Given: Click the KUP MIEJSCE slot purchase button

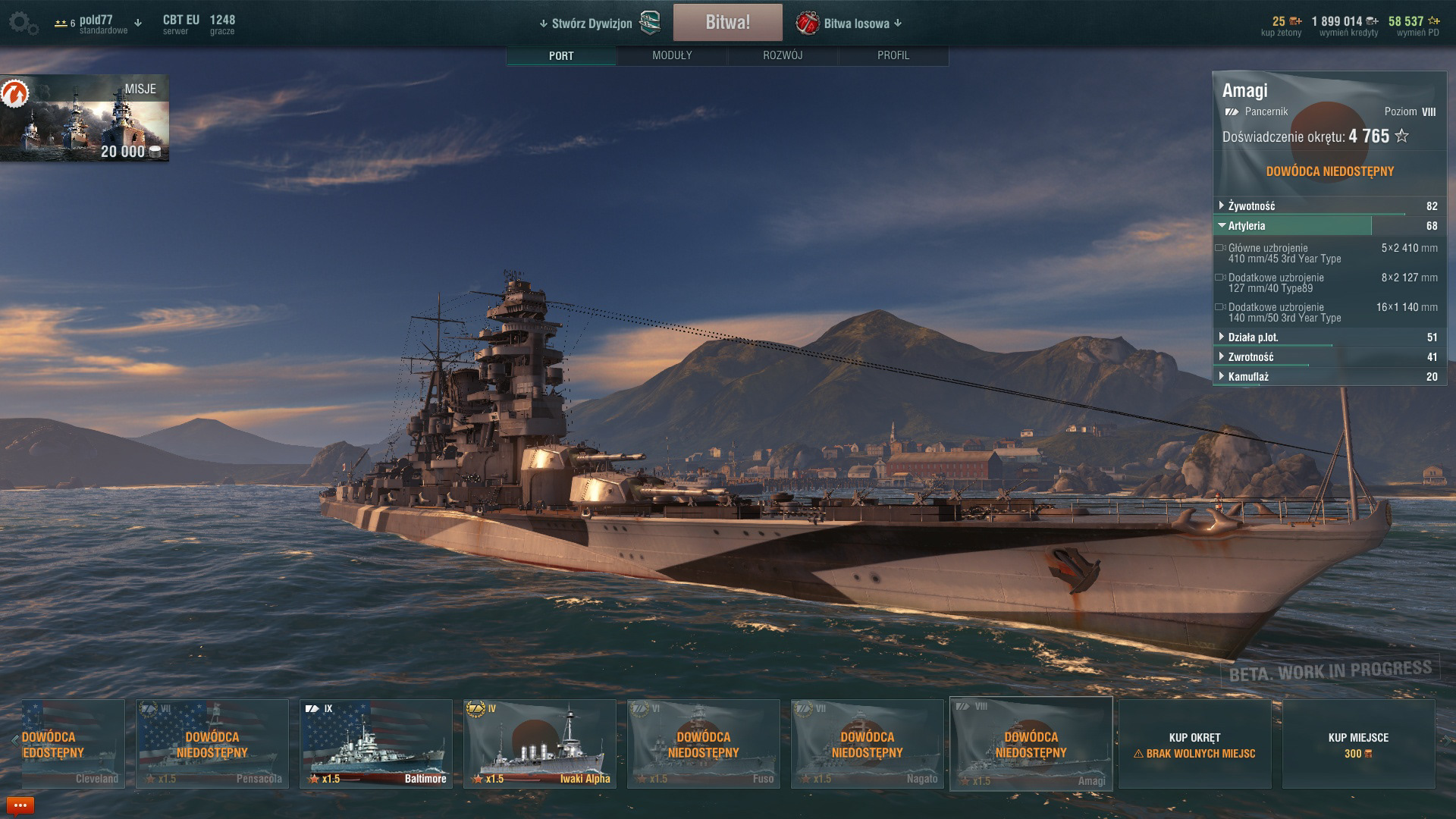Looking at the screenshot, I should coord(1358,744).
